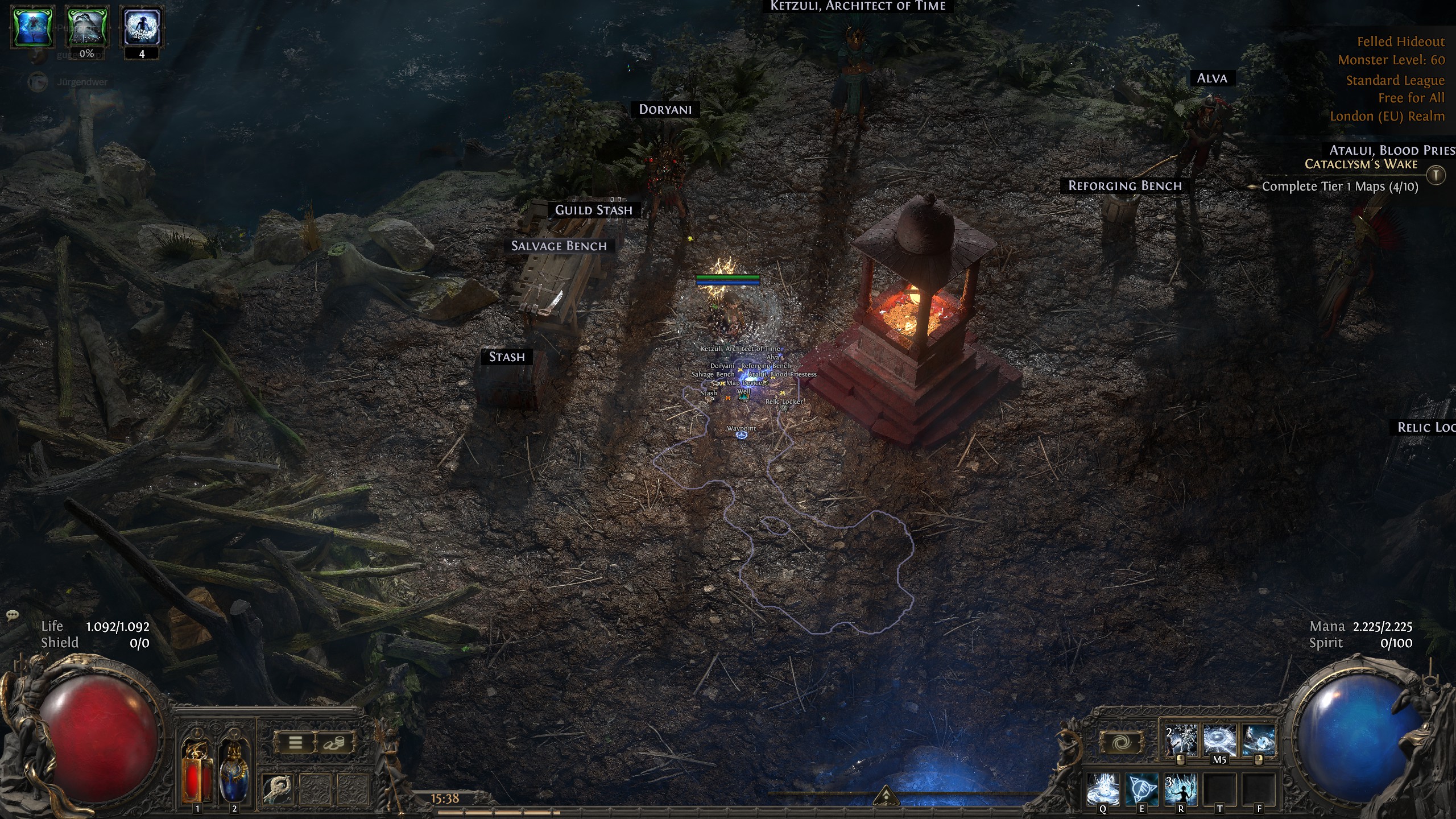The height and width of the screenshot is (819, 1456).
Task: Select the grey frost buff showing 0%
Action: click(x=87, y=26)
